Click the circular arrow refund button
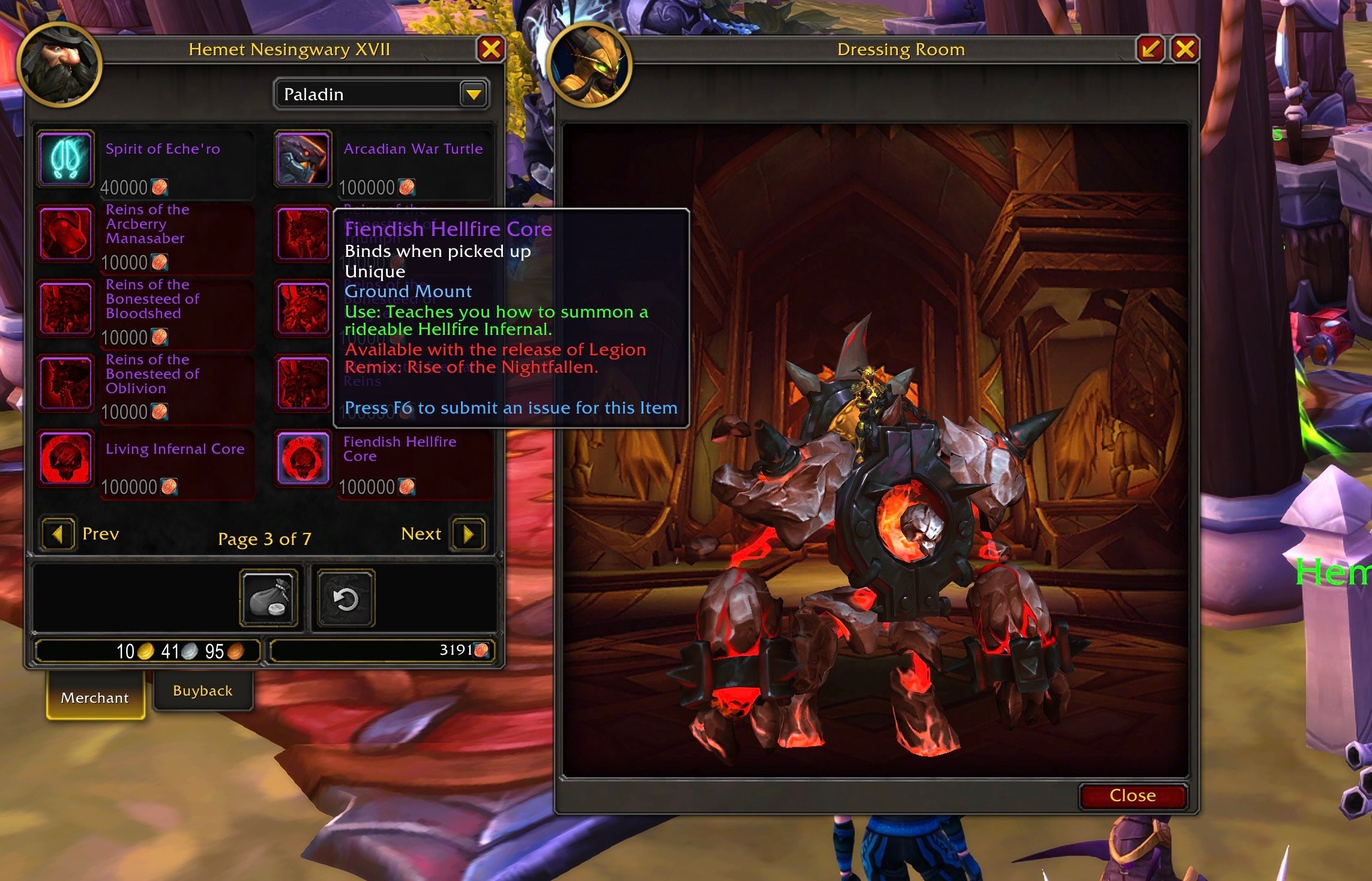The image size is (1372, 881). [x=346, y=598]
